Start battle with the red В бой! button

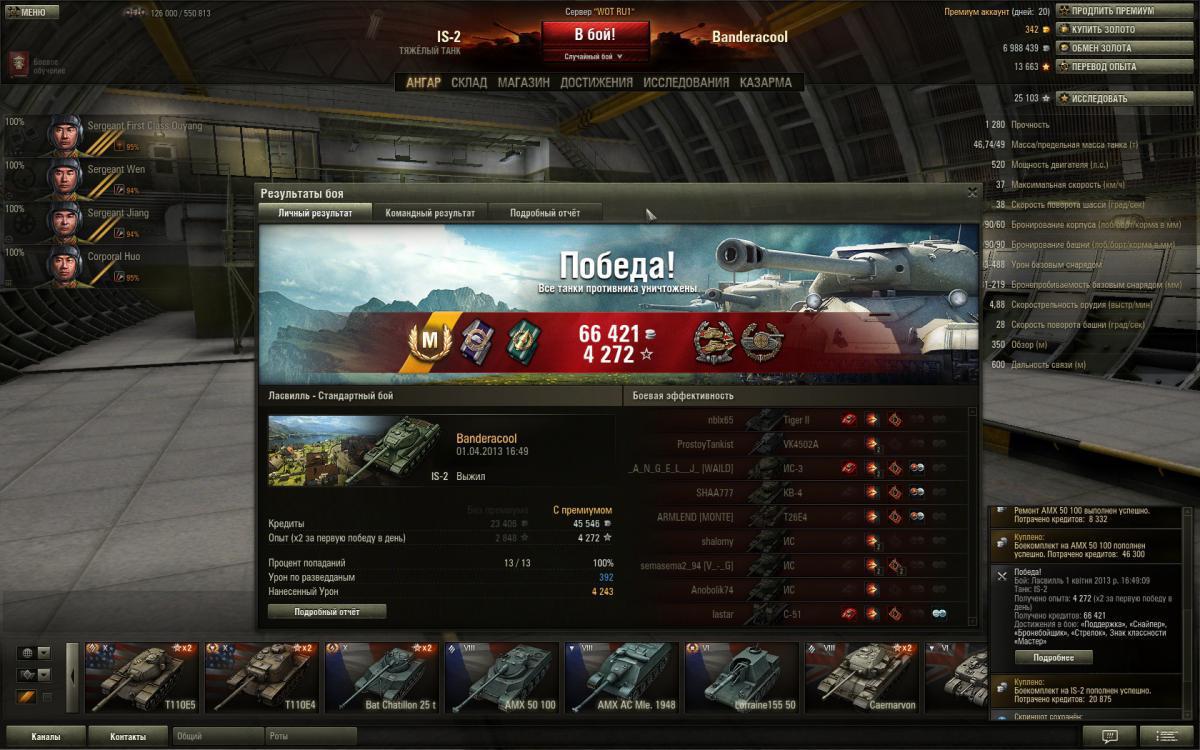point(594,35)
